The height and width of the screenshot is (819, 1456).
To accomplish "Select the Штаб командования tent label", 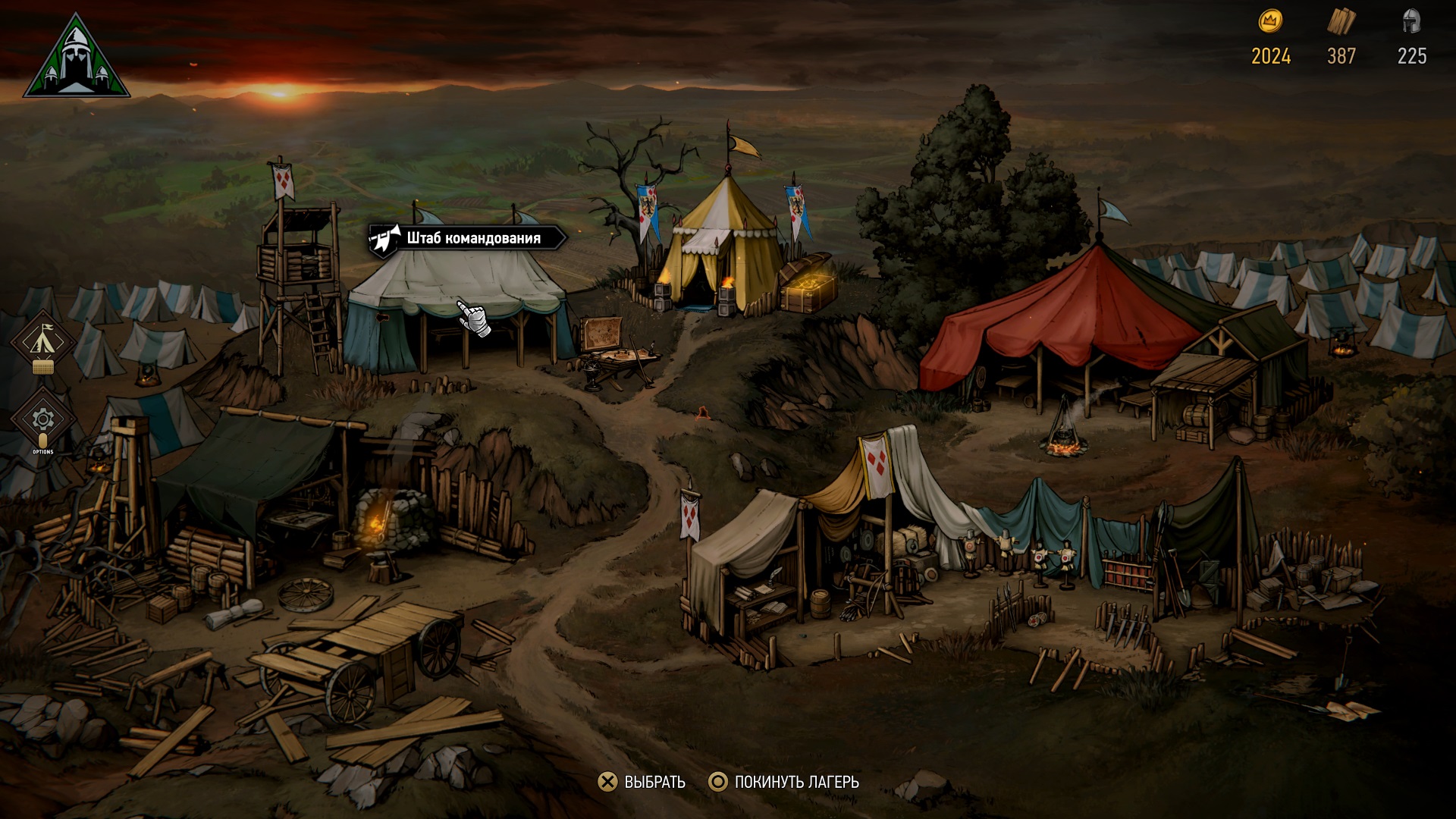I will pyautogui.click(x=468, y=238).
